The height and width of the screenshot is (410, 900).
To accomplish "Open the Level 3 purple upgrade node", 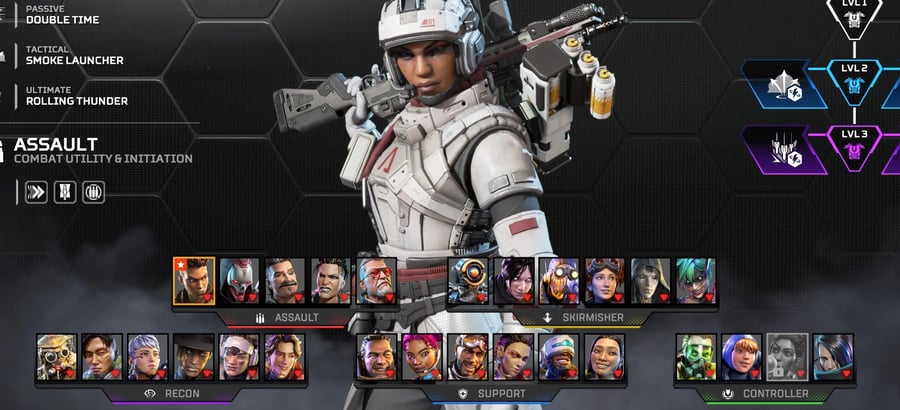I will (x=854, y=150).
